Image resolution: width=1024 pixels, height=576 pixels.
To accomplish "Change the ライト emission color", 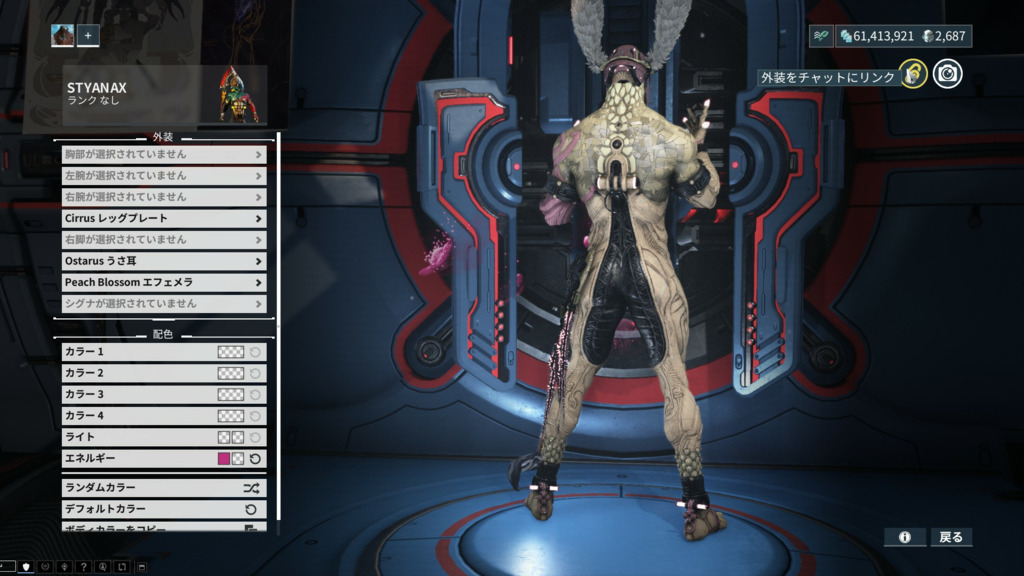I will [x=225, y=437].
